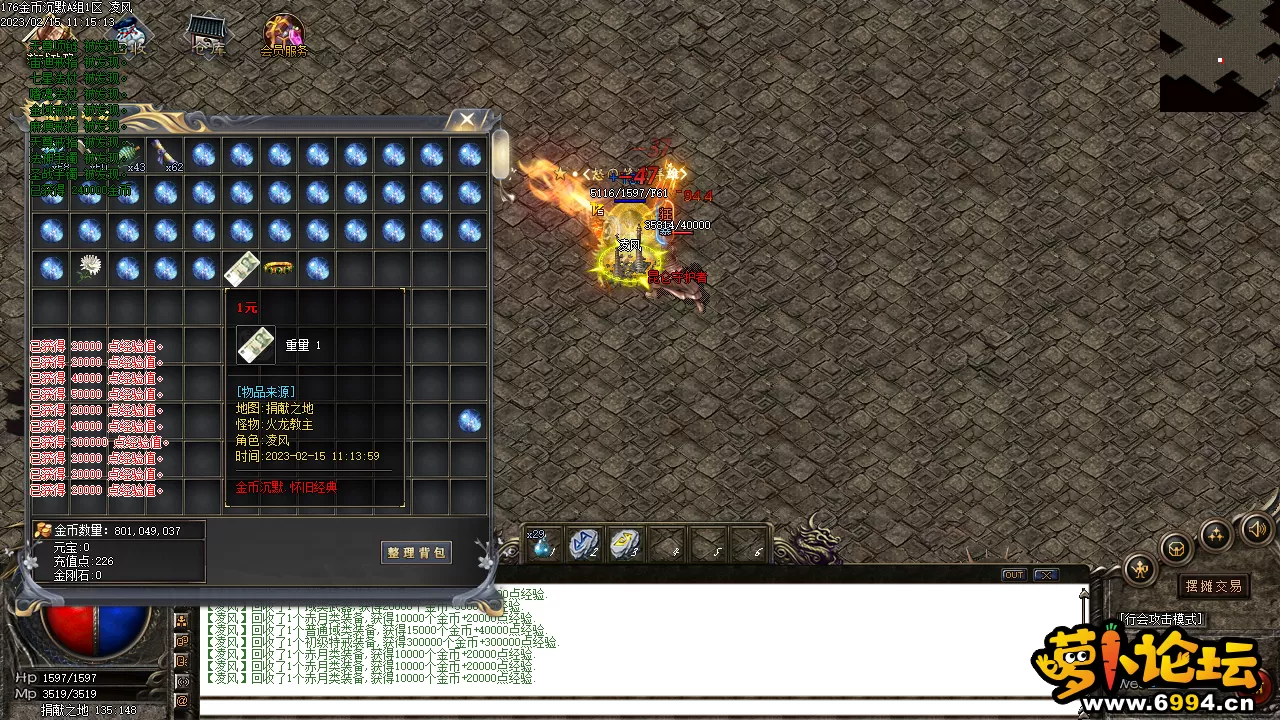The height and width of the screenshot is (720, 1280).
Task: Click the chat window OUT button
Action: pyautogui.click(x=1013, y=575)
